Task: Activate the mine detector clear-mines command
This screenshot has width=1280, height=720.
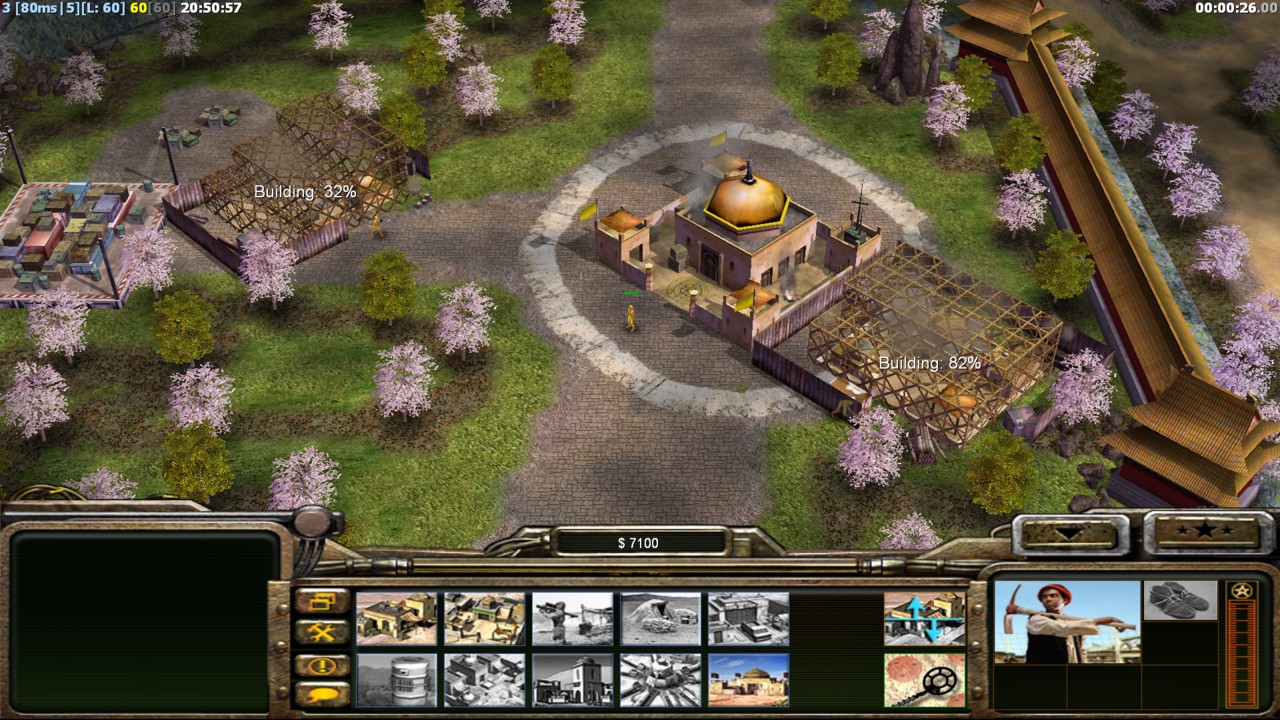Action: (x=924, y=680)
